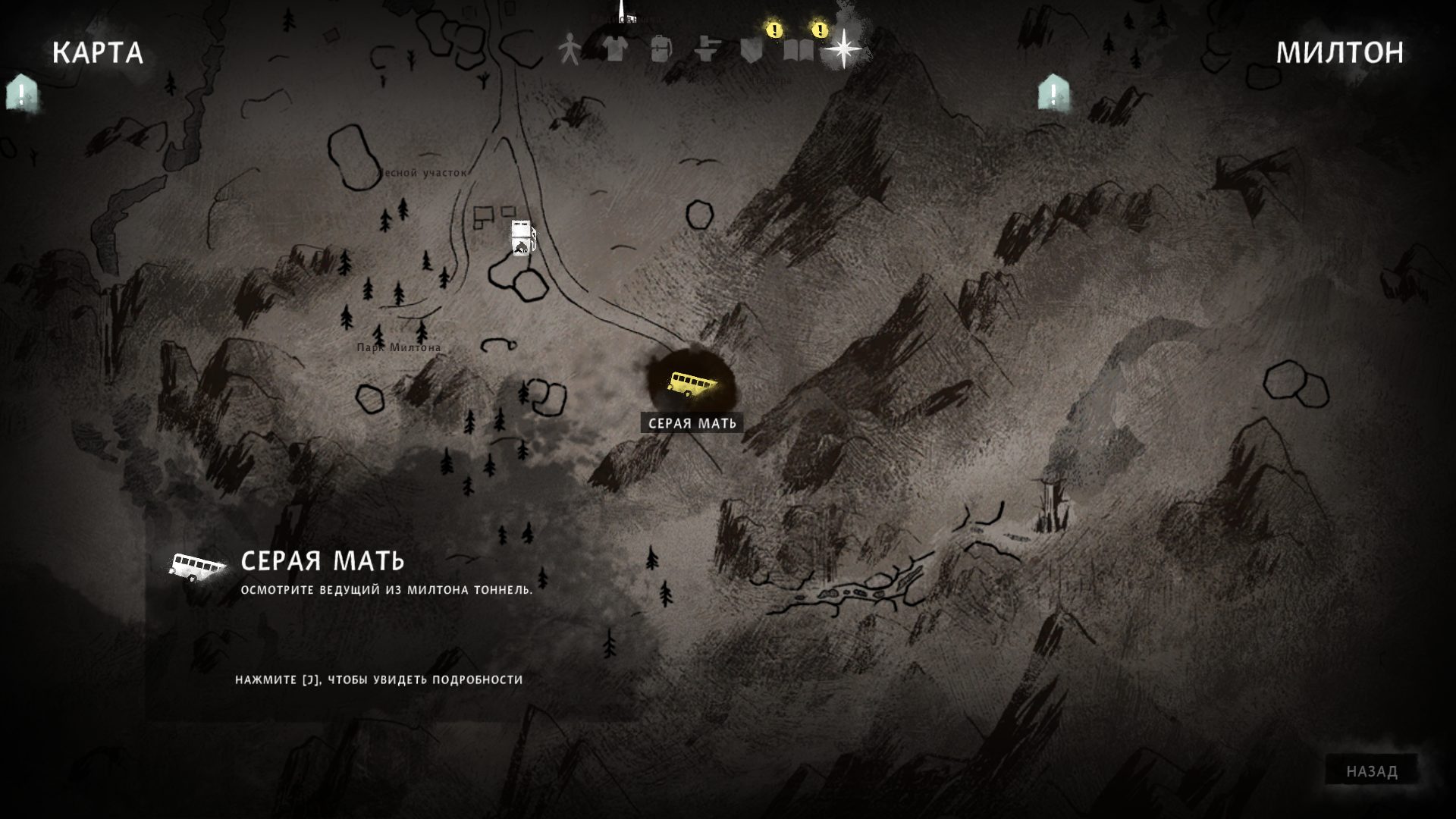Select the Серая Мать quest entry with the bus icon
1456x819 pixels.
[x=322, y=561]
